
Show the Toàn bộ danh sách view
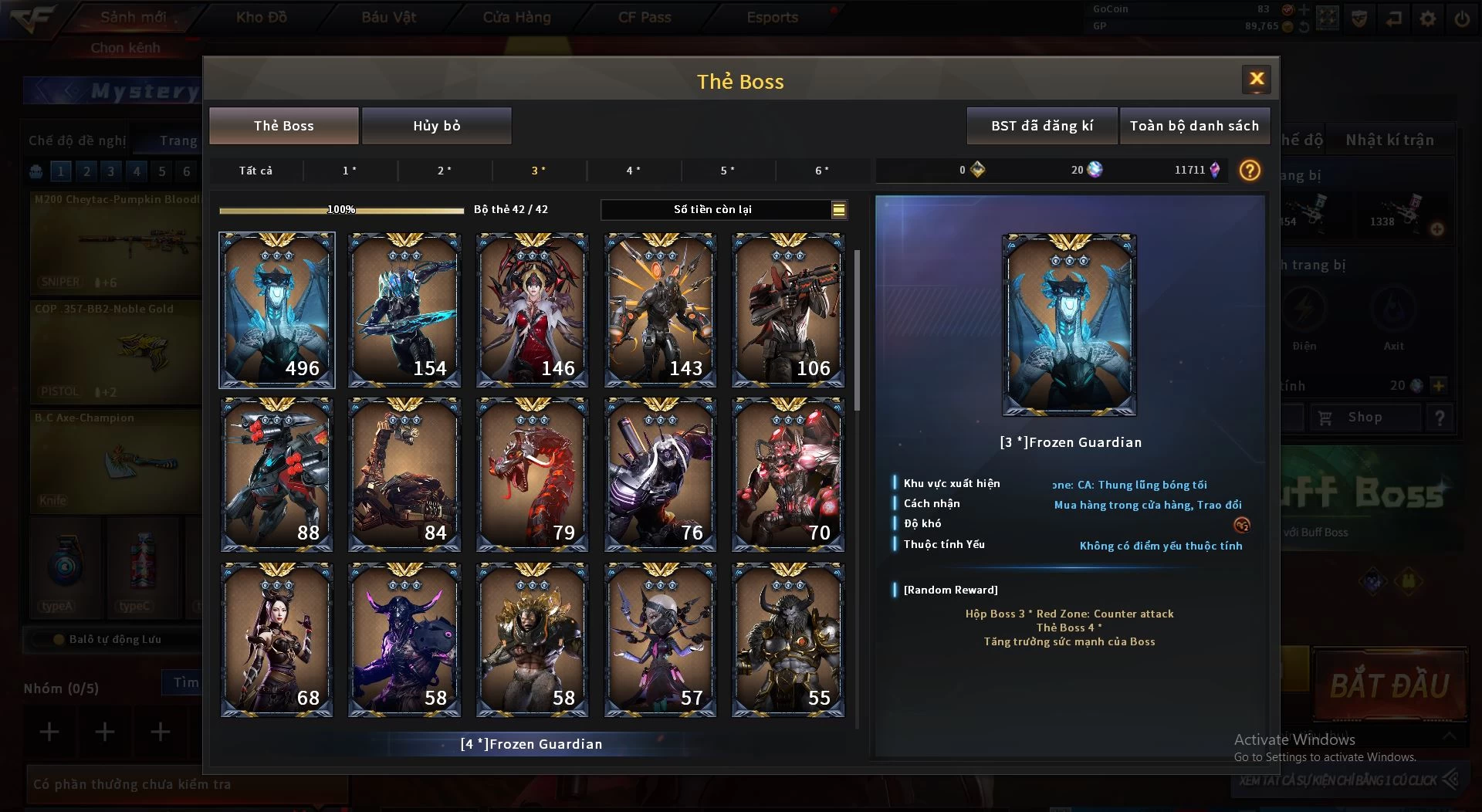click(x=1193, y=126)
